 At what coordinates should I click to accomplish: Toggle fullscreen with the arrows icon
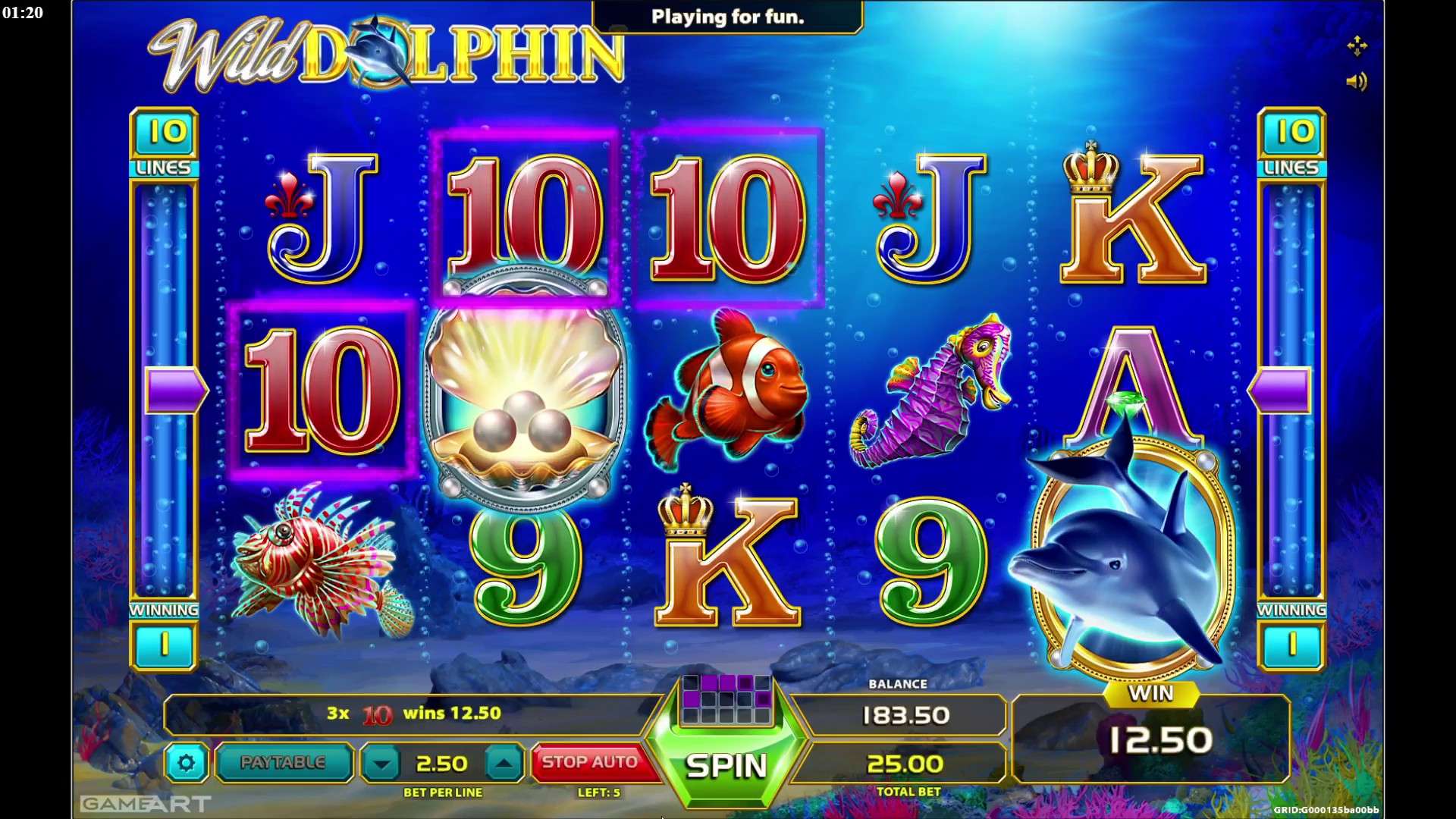click(x=1357, y=46)
